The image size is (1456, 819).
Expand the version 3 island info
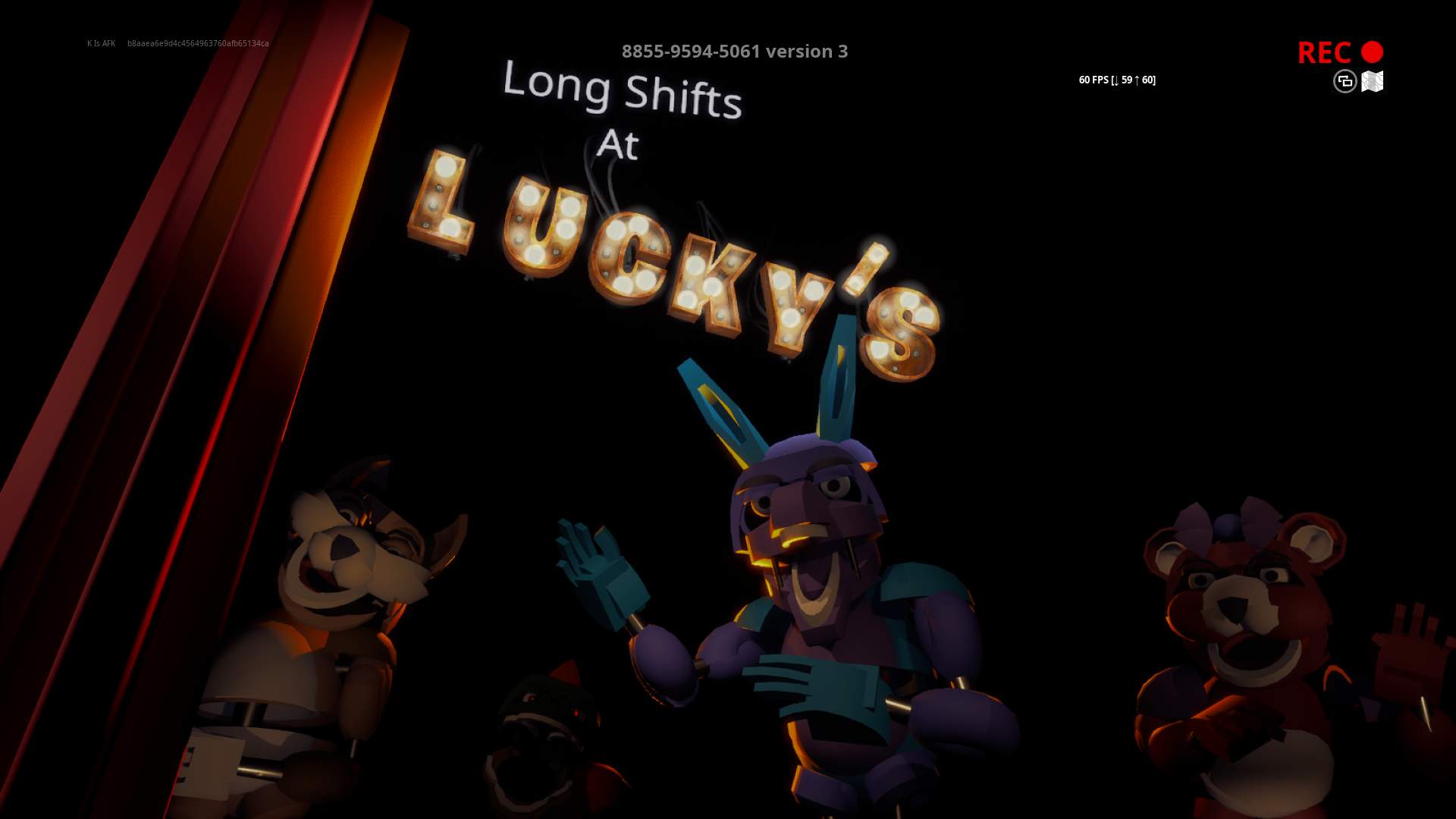[807, 52]
